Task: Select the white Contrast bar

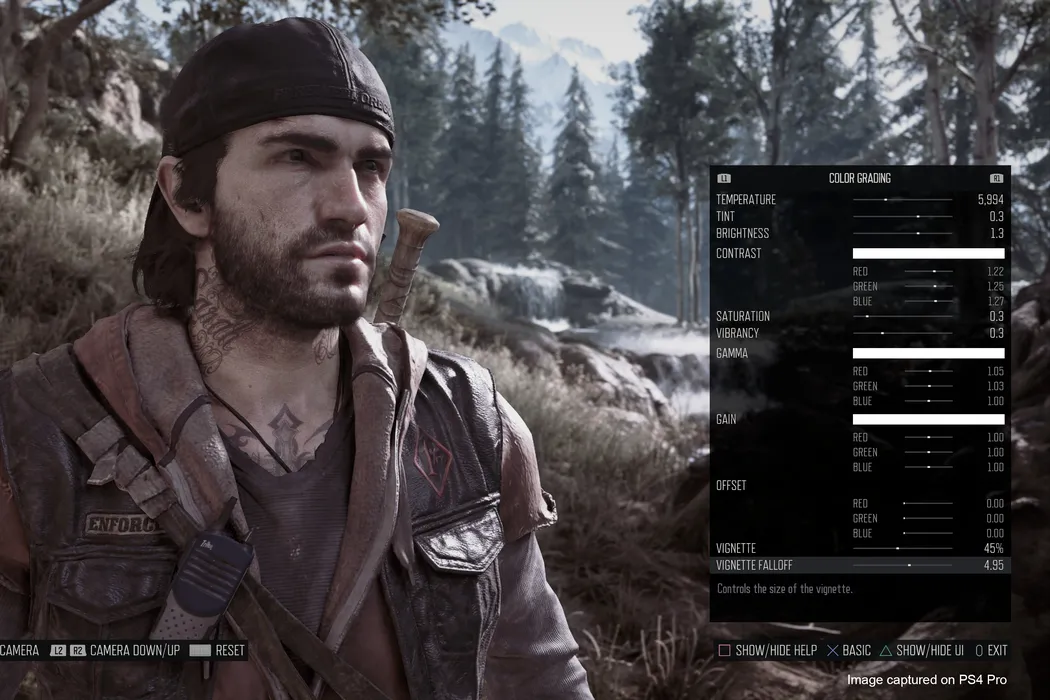Action: point(928,254)
